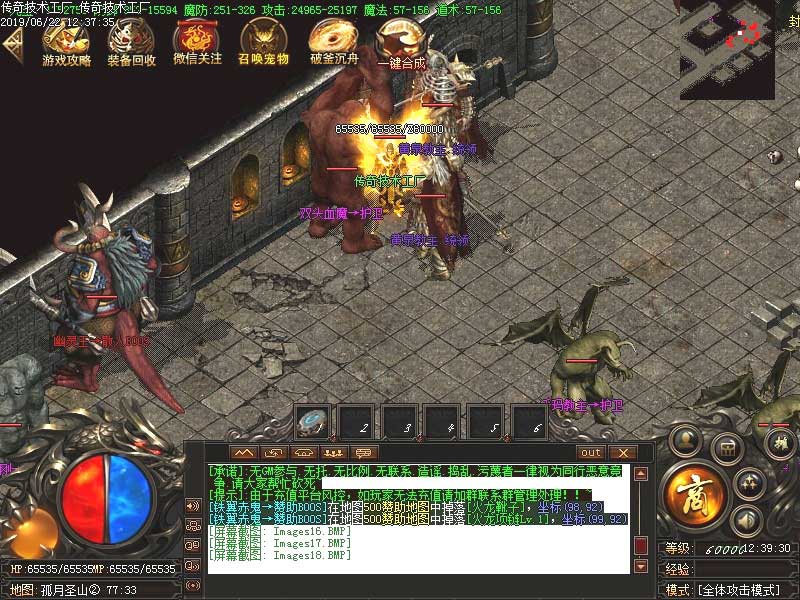Use the item in the first hotbar slot
Viewport: 800px width, 600px height.
pyautogui.click(x=314, y=421)
